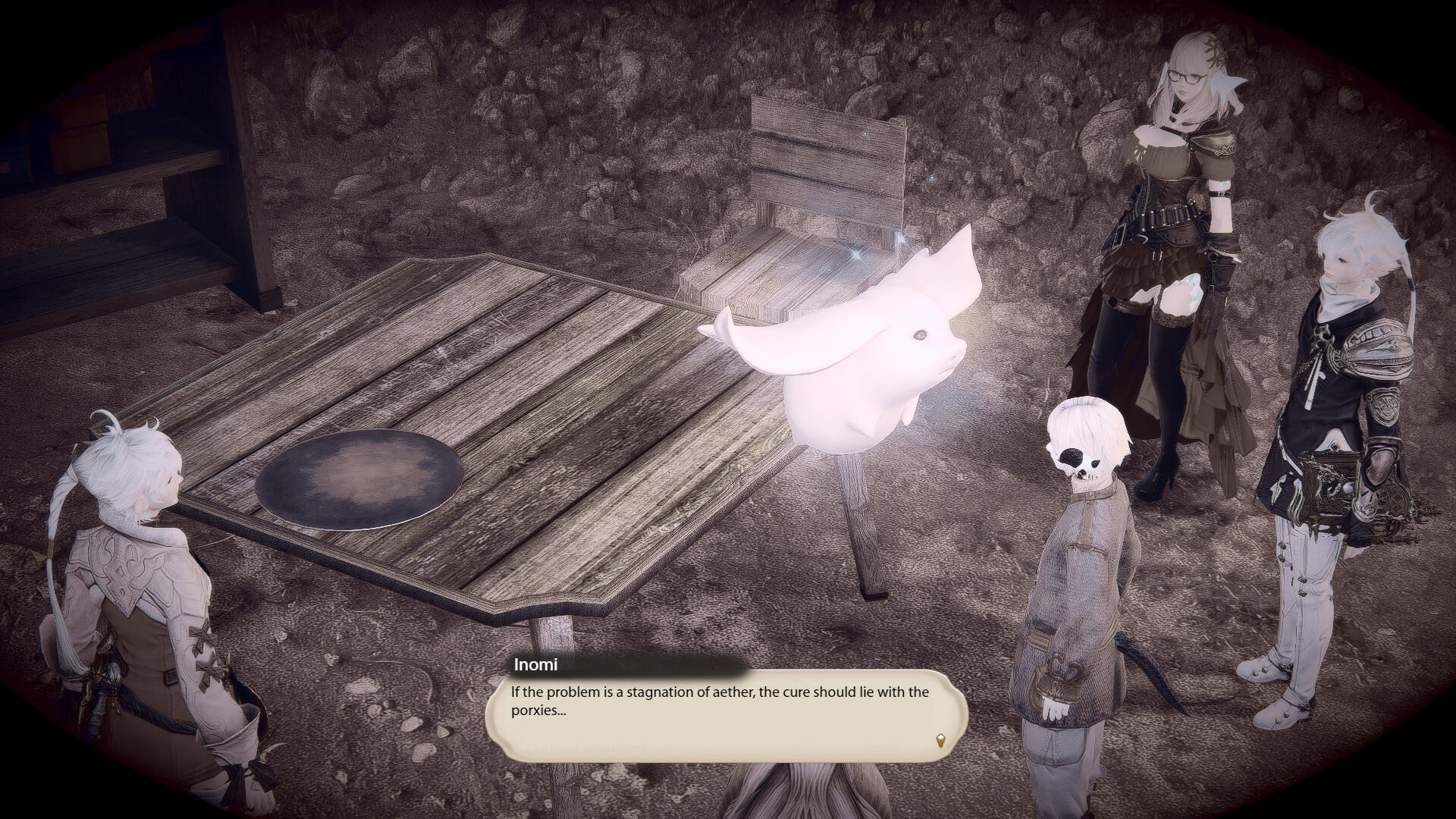
Task: Advance Inomi's dialogue with the arrow indicator
Action: point(941,740)
